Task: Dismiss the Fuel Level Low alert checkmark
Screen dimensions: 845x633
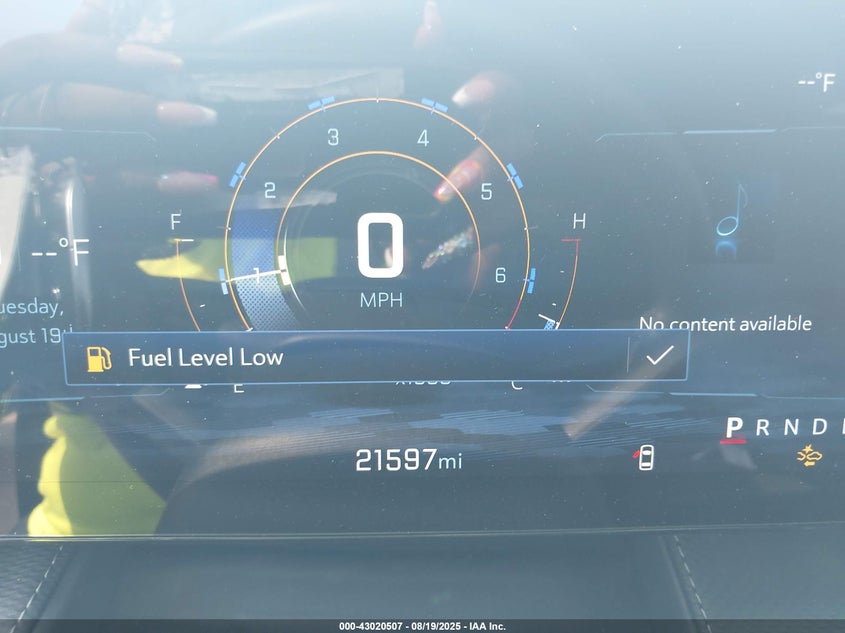Action: 658,356
